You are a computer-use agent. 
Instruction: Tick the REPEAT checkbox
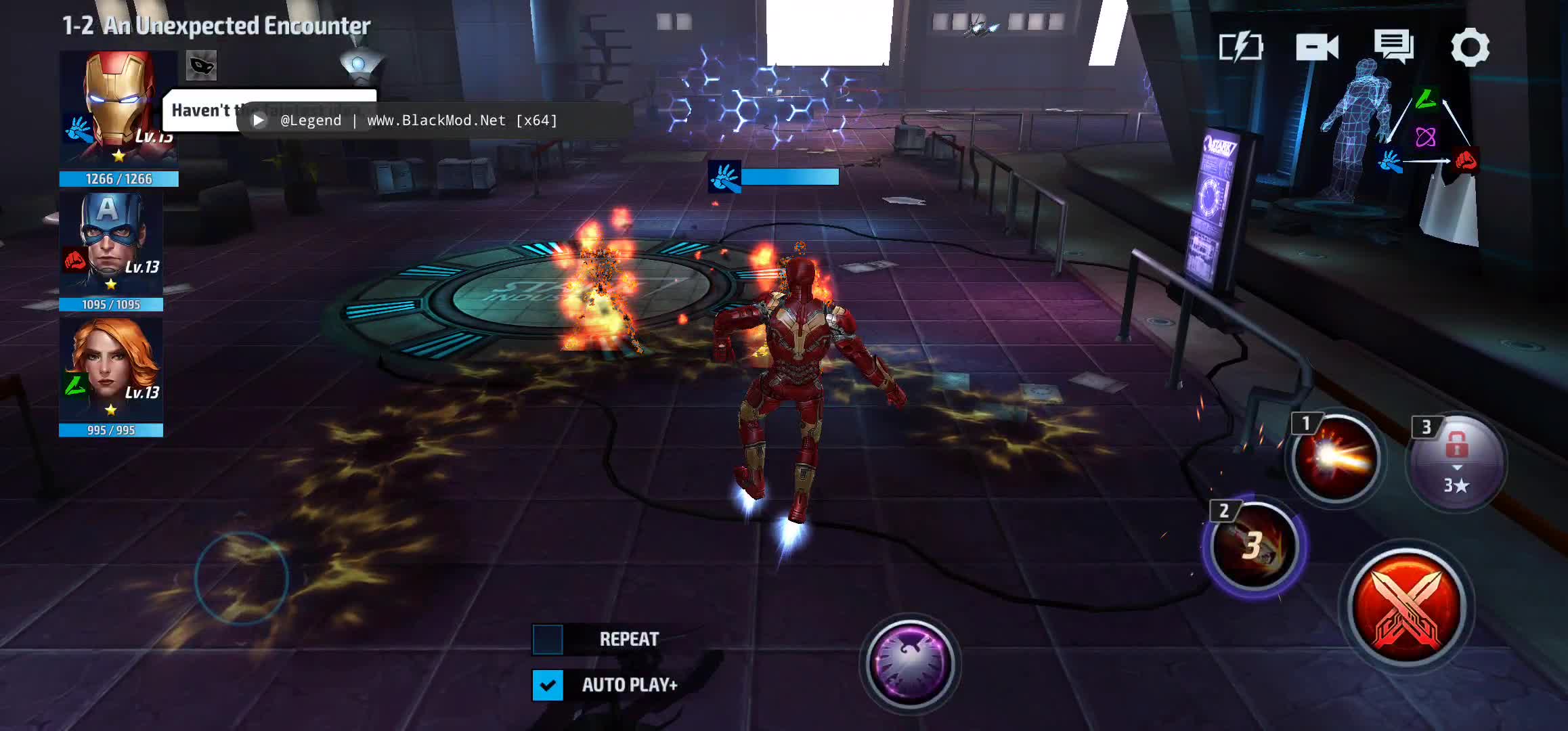tap(548, 640)
